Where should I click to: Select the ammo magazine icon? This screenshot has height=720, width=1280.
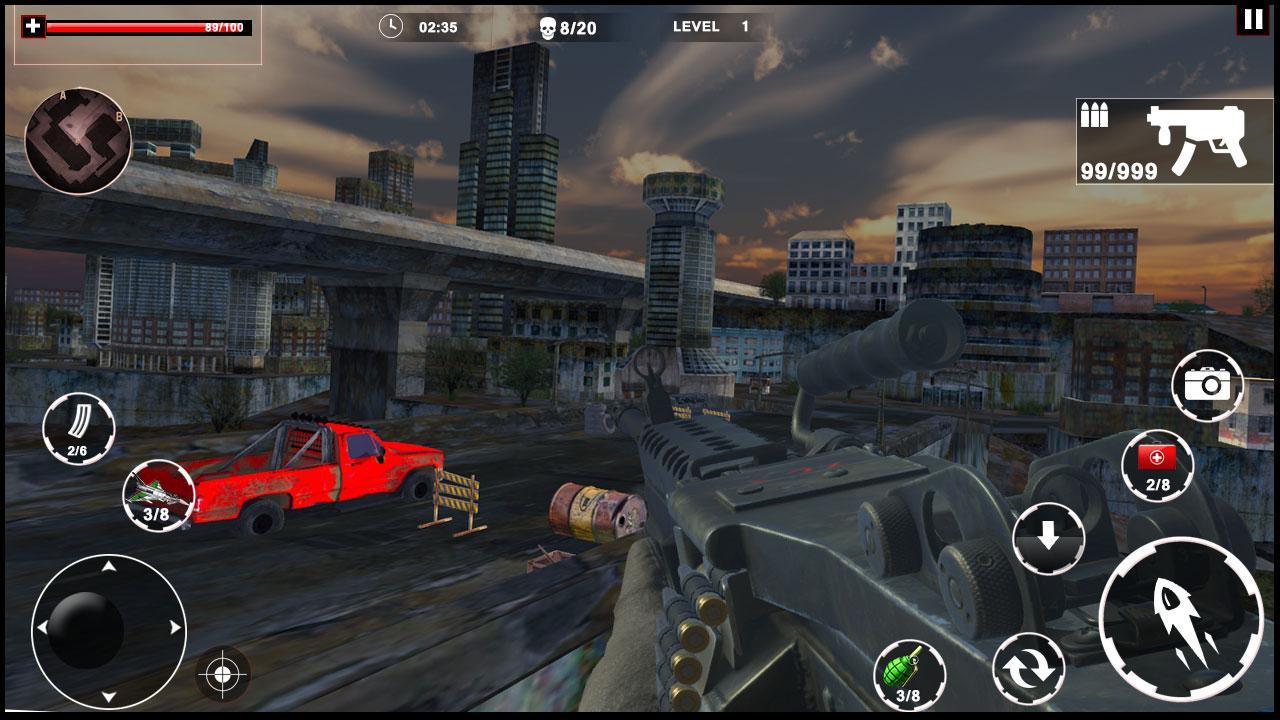pyautogui.click(x=78, y=429)
